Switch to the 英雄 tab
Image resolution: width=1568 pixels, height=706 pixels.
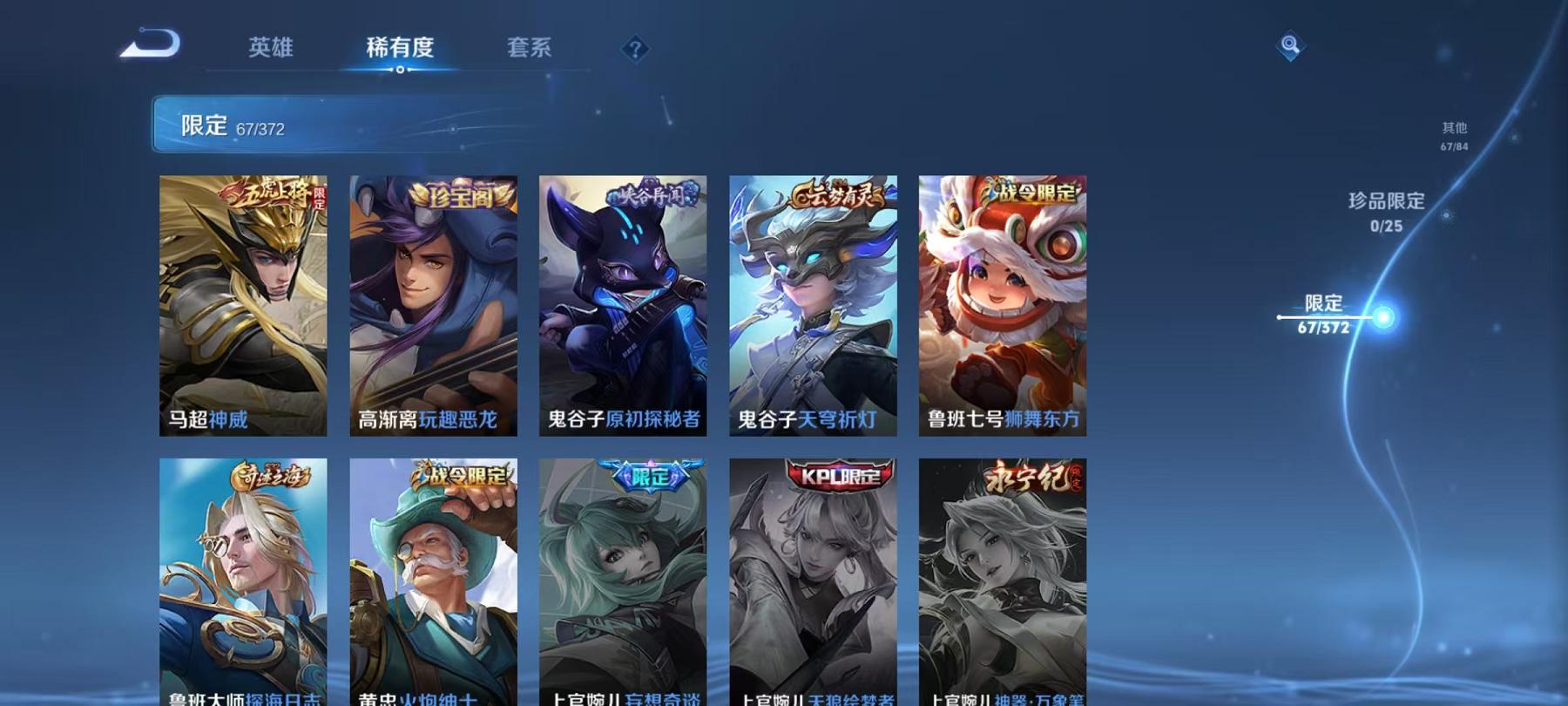pyautogui.click(x=270, y=49)
